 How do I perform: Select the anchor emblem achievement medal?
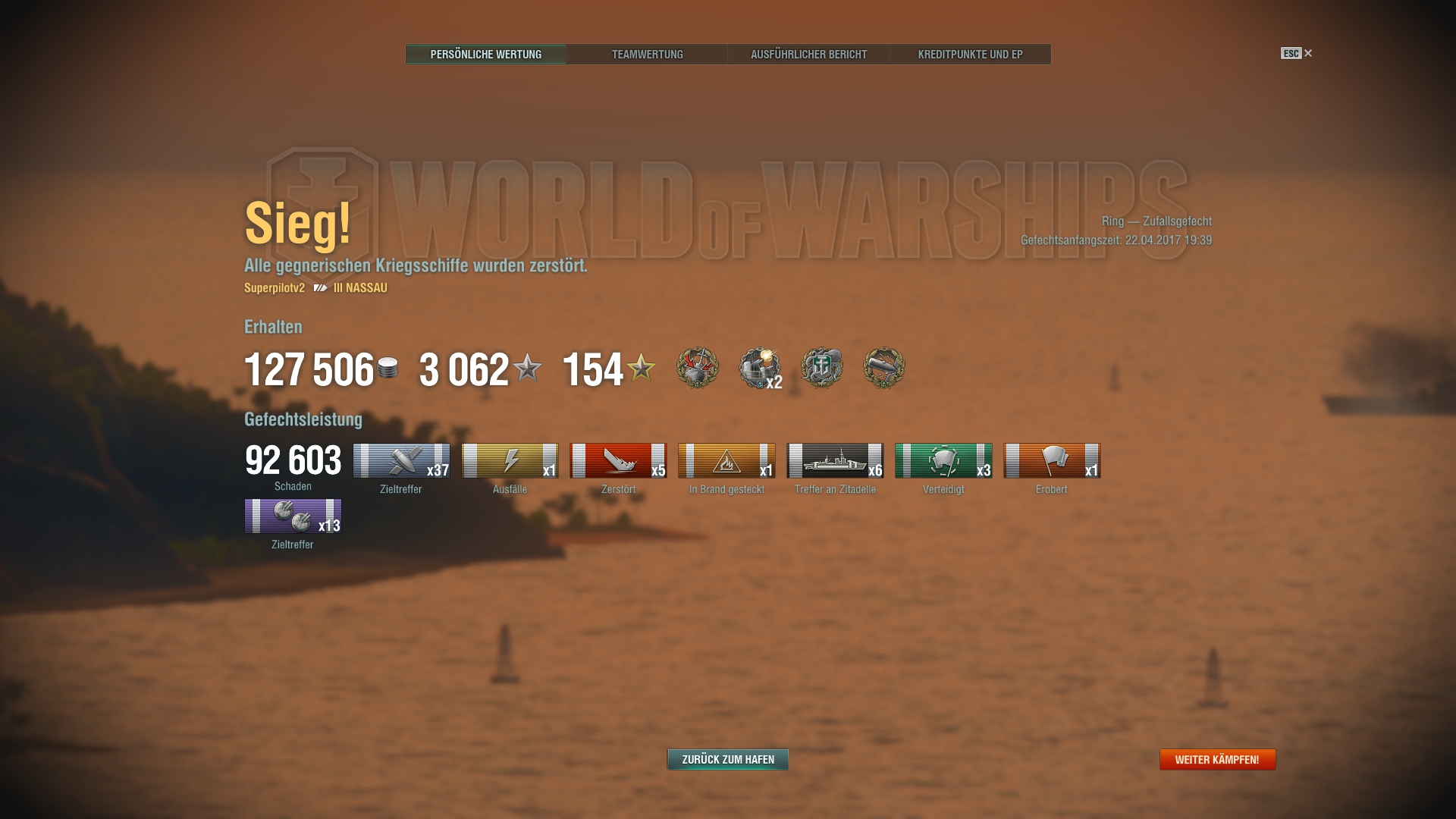(822, 368)
